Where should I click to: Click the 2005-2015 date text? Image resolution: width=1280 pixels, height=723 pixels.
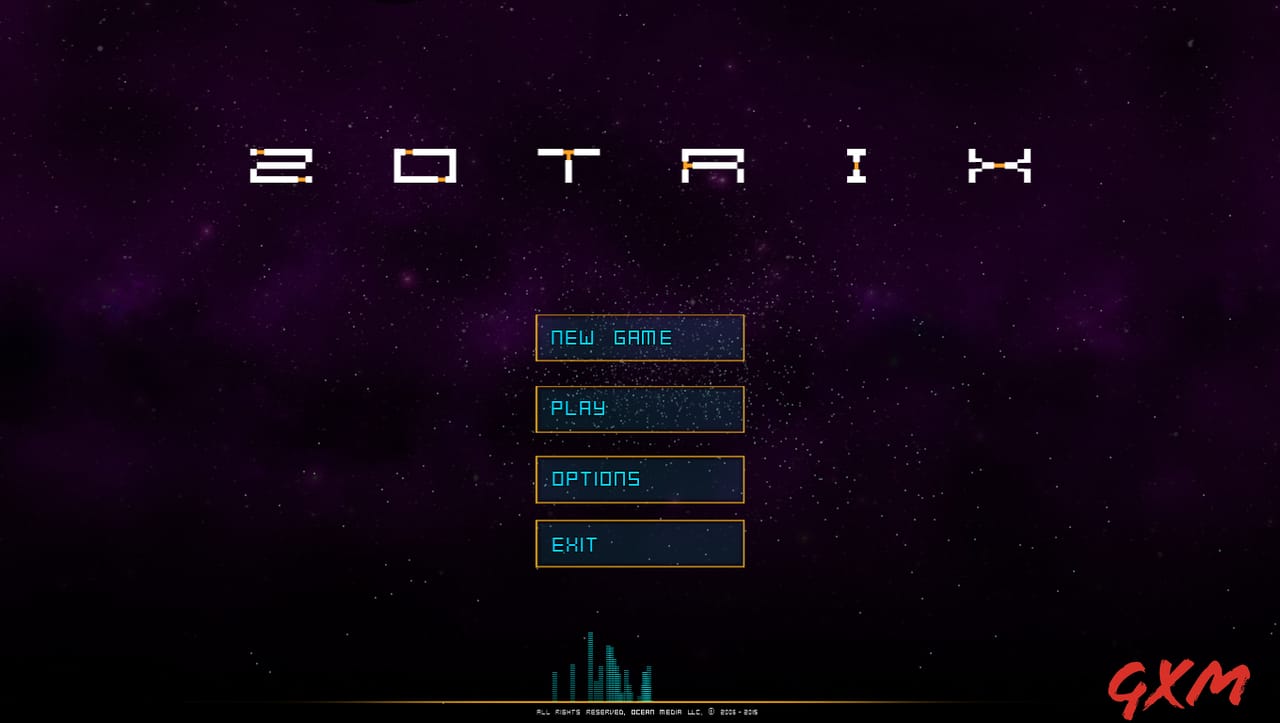(738, 712)
